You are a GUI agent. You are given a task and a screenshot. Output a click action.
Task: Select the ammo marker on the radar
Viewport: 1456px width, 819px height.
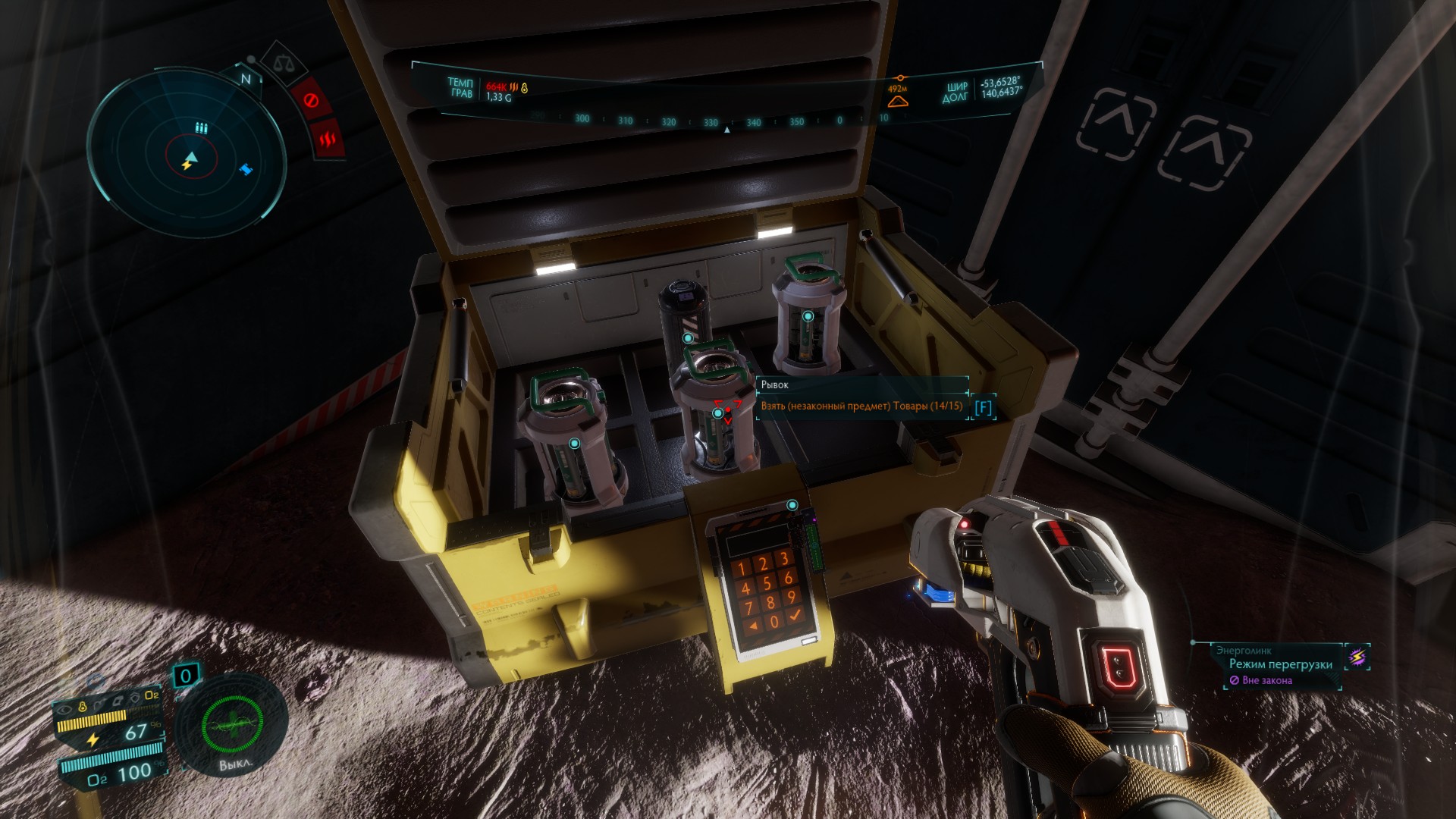tap(201, 127)
